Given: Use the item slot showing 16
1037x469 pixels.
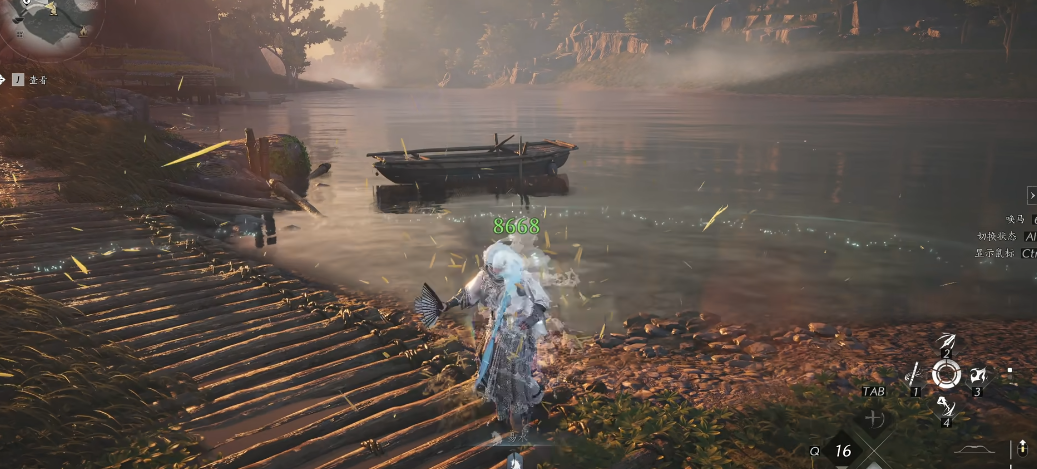Looking at the screenshot, I should pyautogui.click(x=843, y=451).
